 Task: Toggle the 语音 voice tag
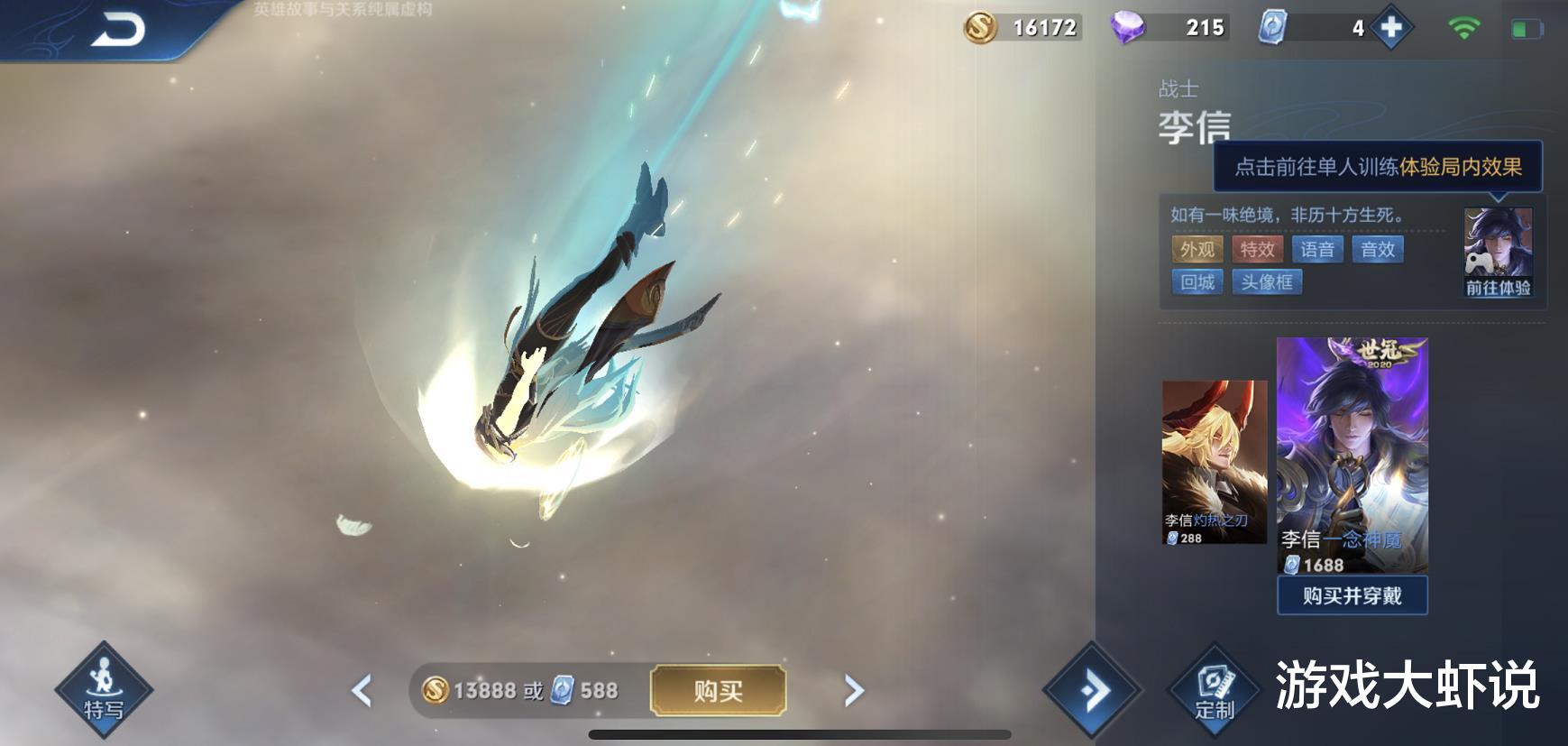(1317, 250)
